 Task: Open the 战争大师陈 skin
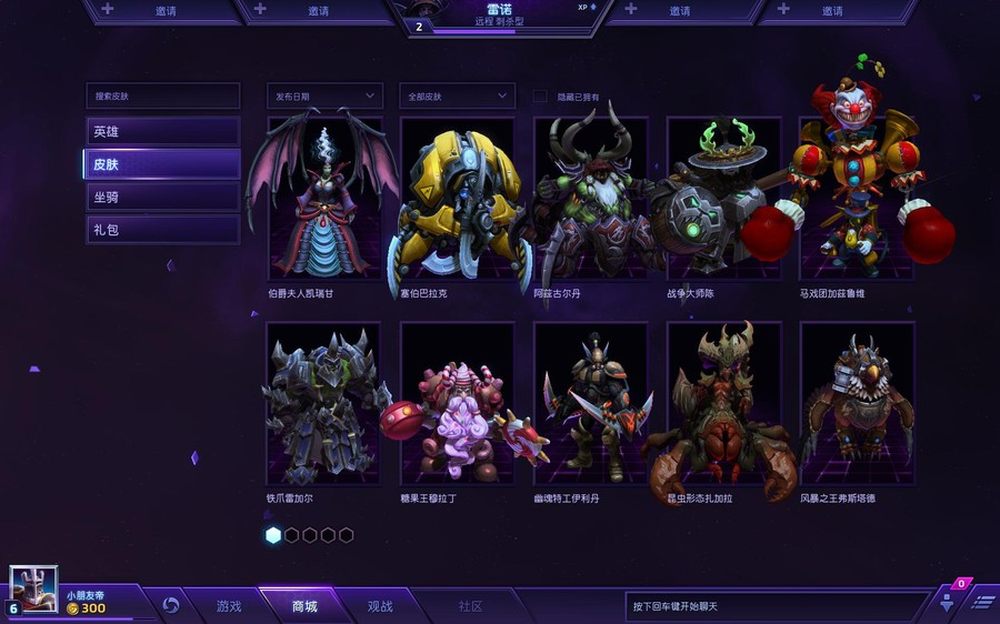[723, 200]
